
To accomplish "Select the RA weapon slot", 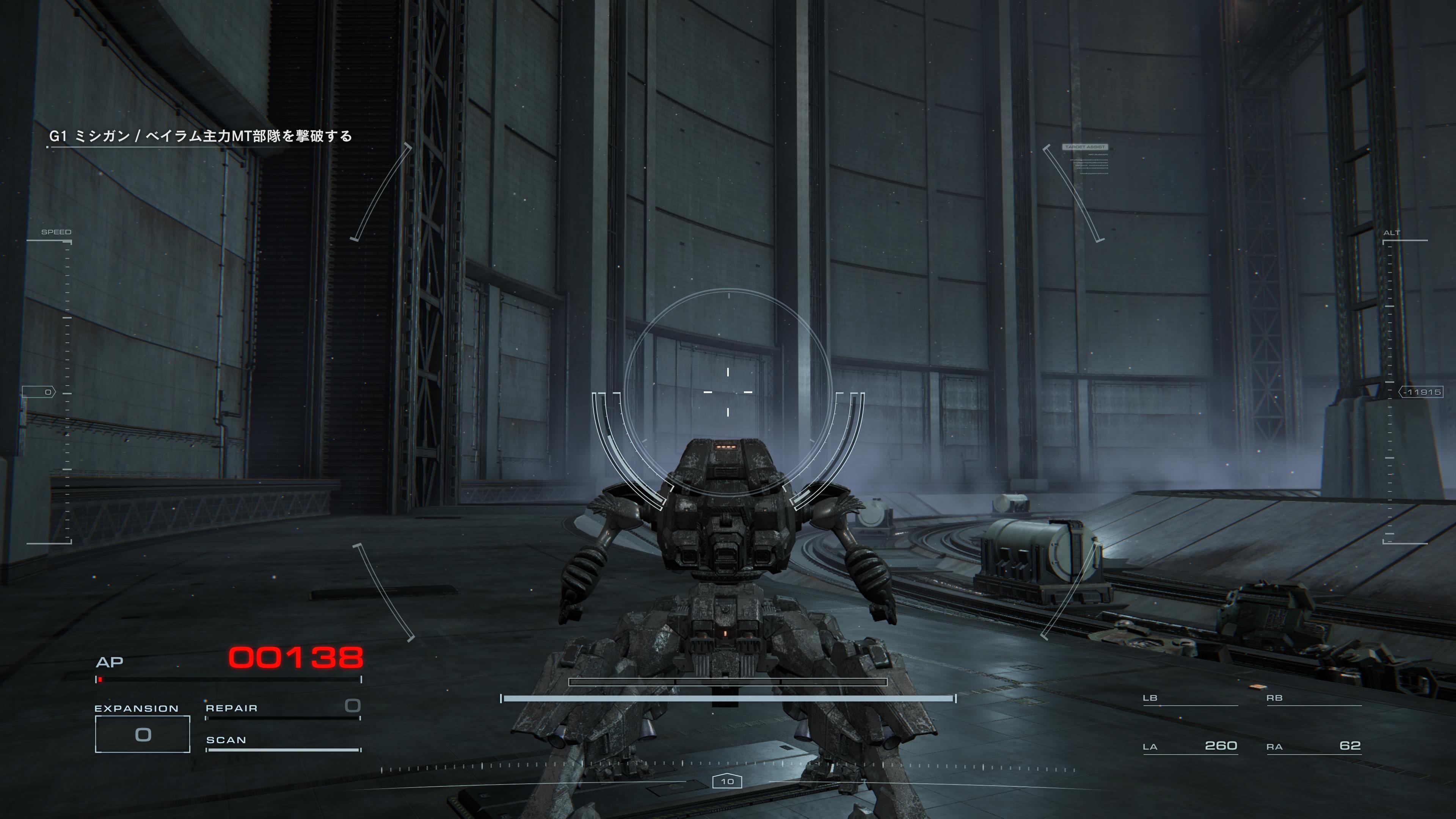I will tap(1313, 746).
